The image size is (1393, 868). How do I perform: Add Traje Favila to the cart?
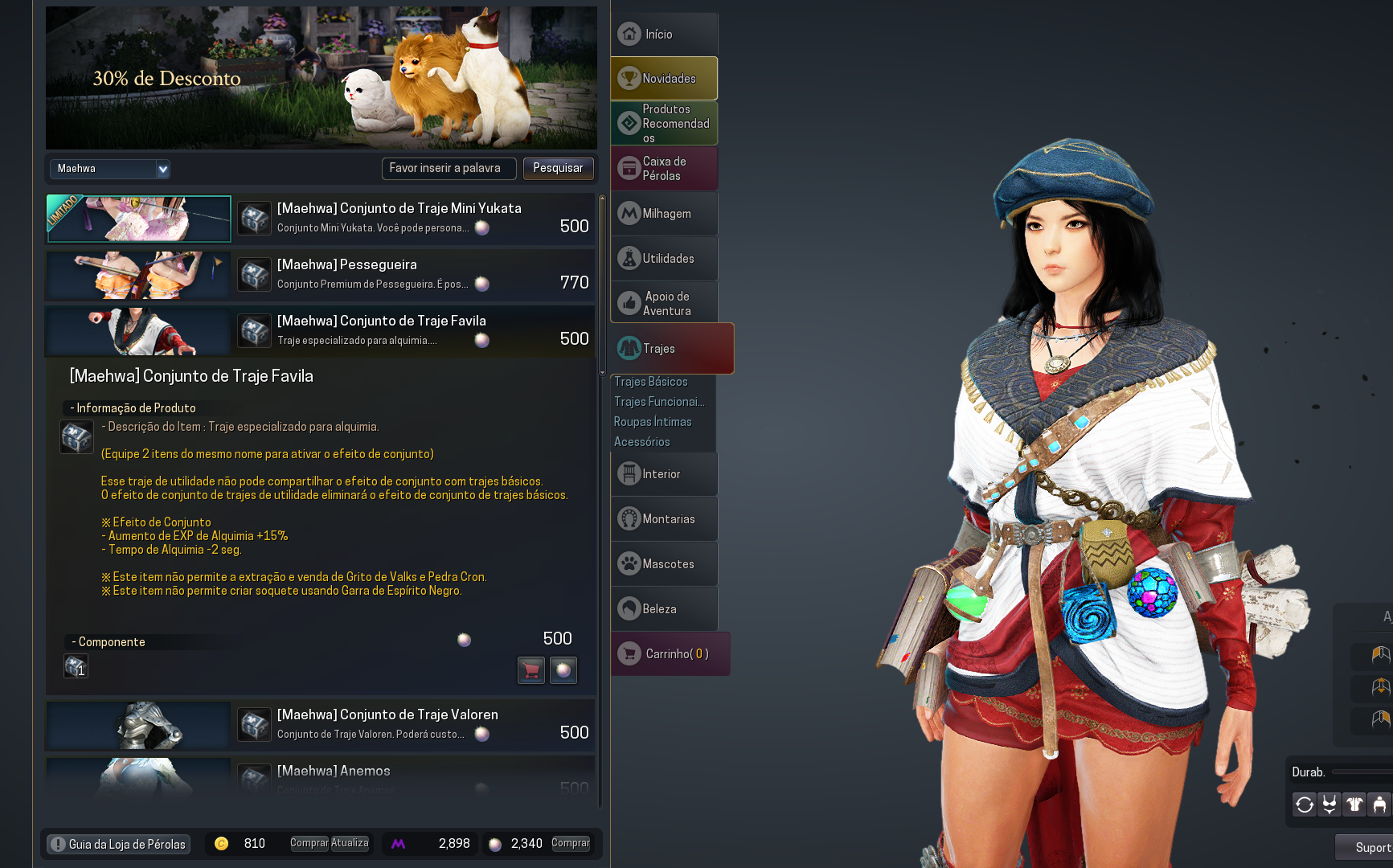coord(531,669)
